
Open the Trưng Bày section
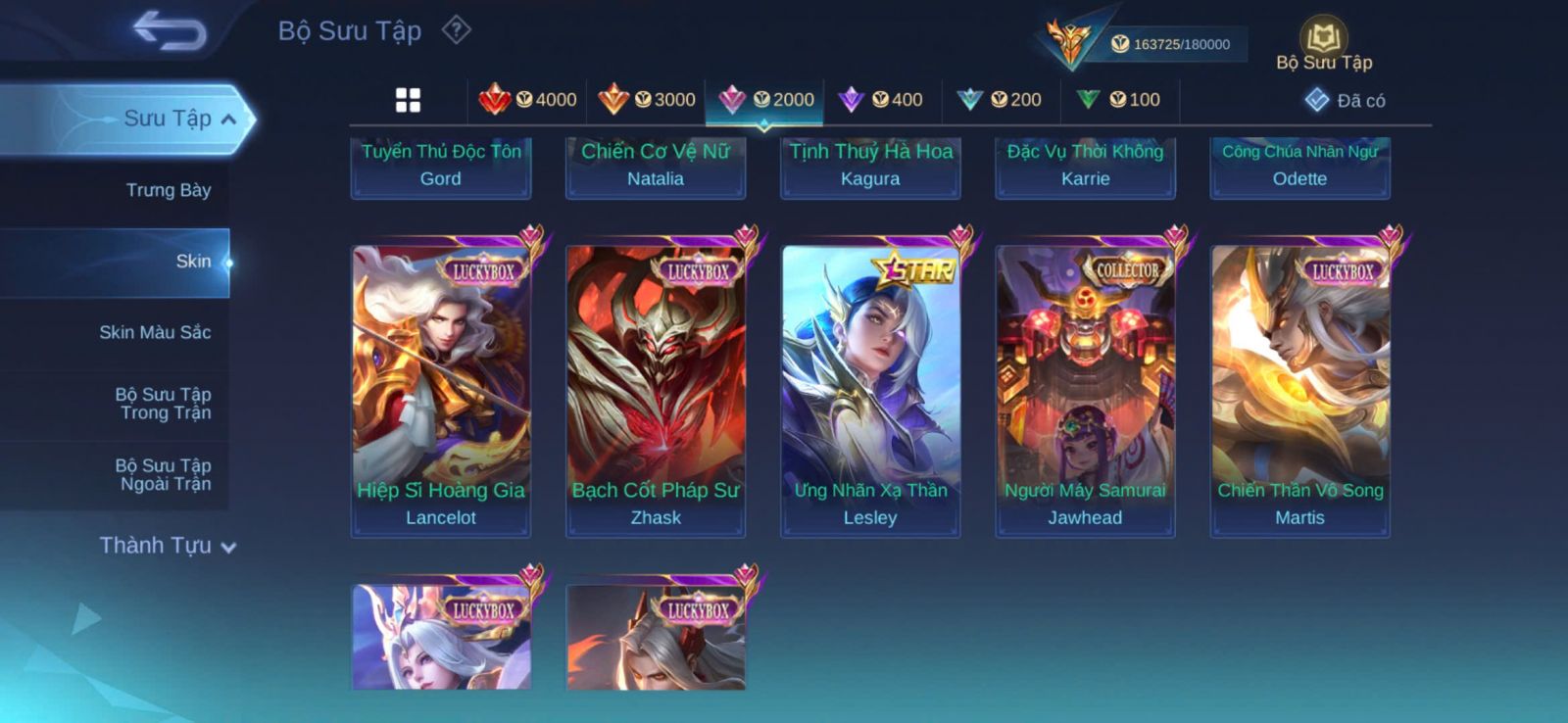click(x=168, y=190)
